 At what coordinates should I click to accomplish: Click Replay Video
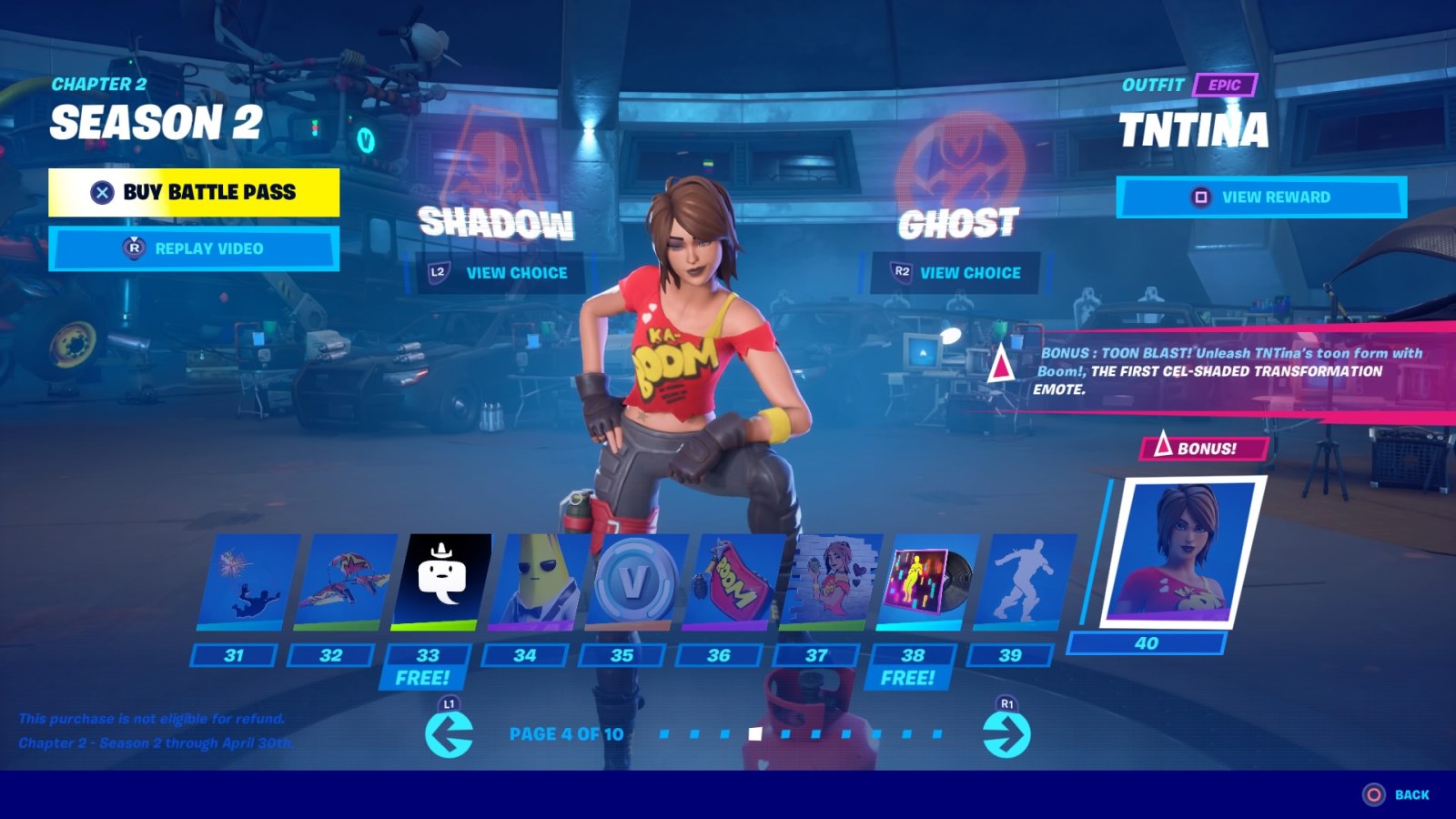coord(193,248)
